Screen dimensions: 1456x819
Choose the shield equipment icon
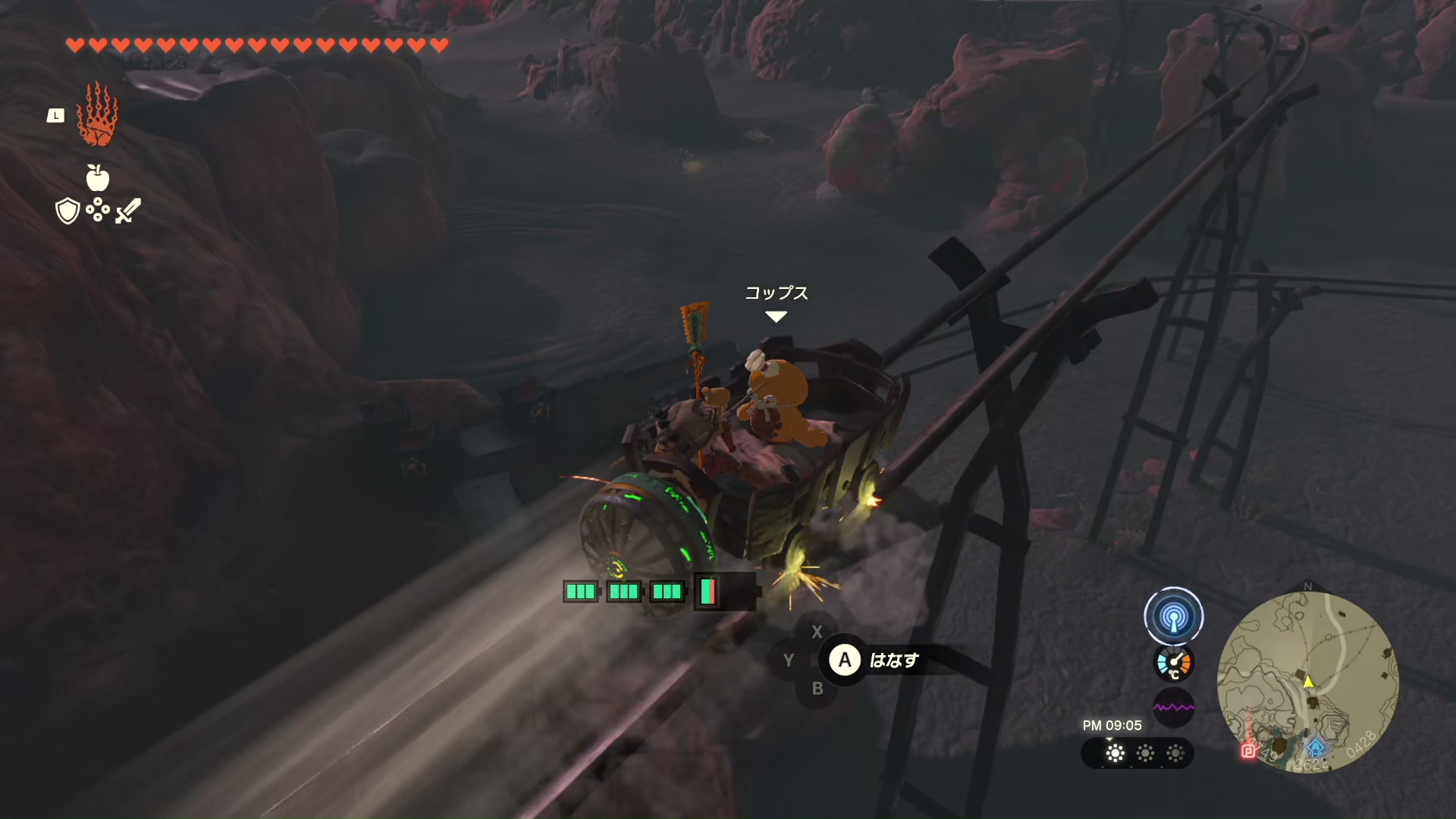(x=67, y=211)
